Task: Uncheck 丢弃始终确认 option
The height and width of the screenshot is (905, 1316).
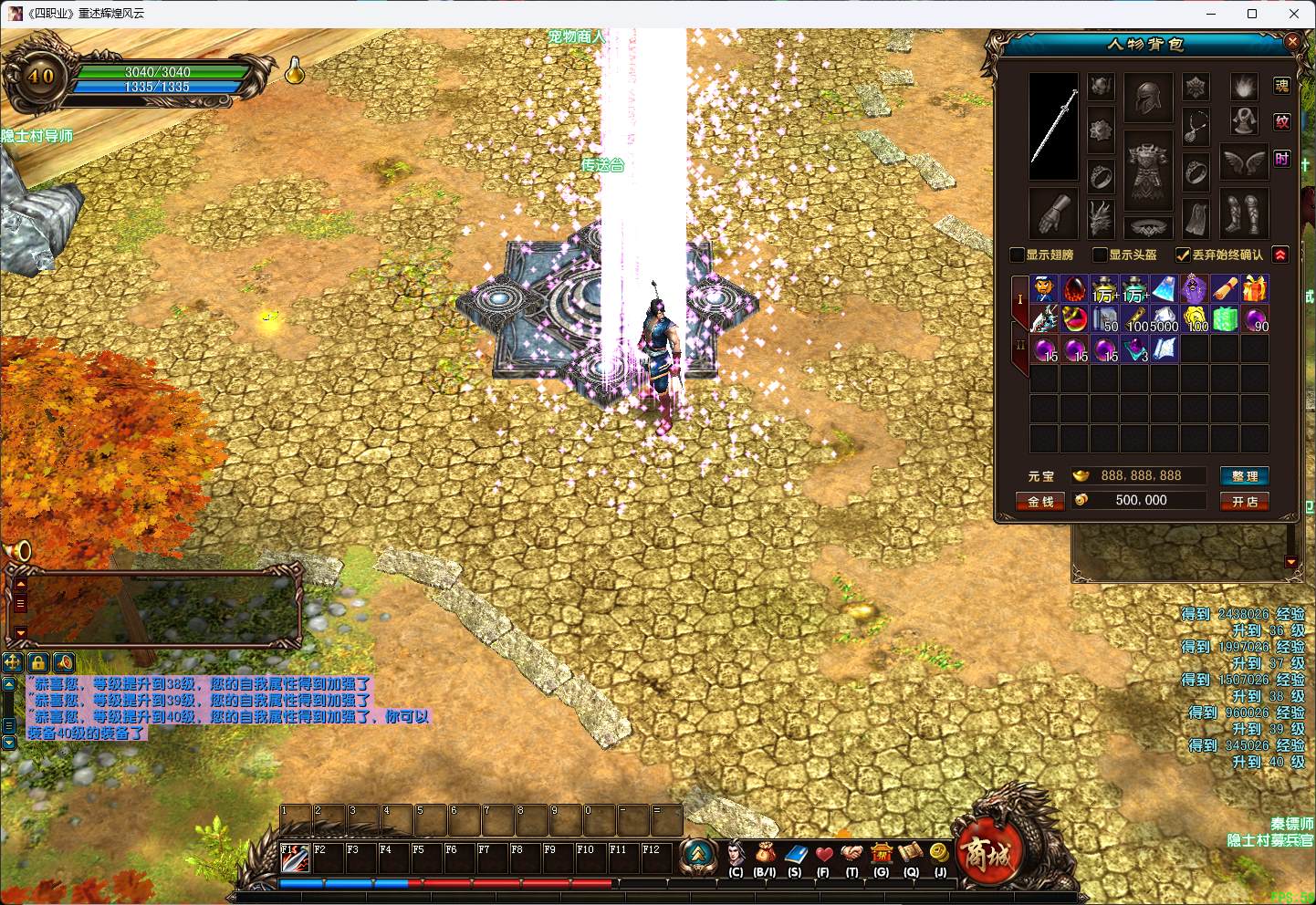Action: (x=1183, y=255)
